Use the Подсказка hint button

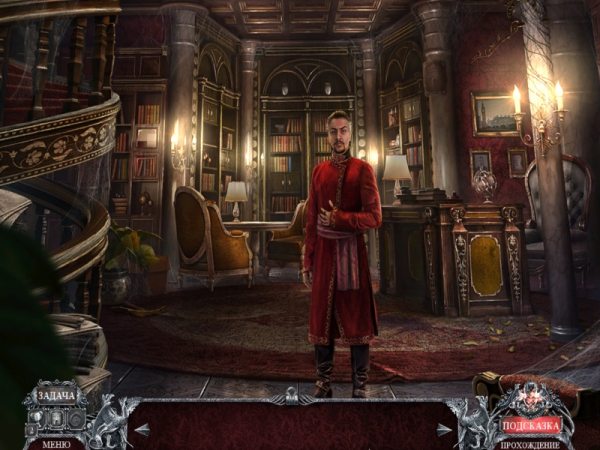click(531, 424)
